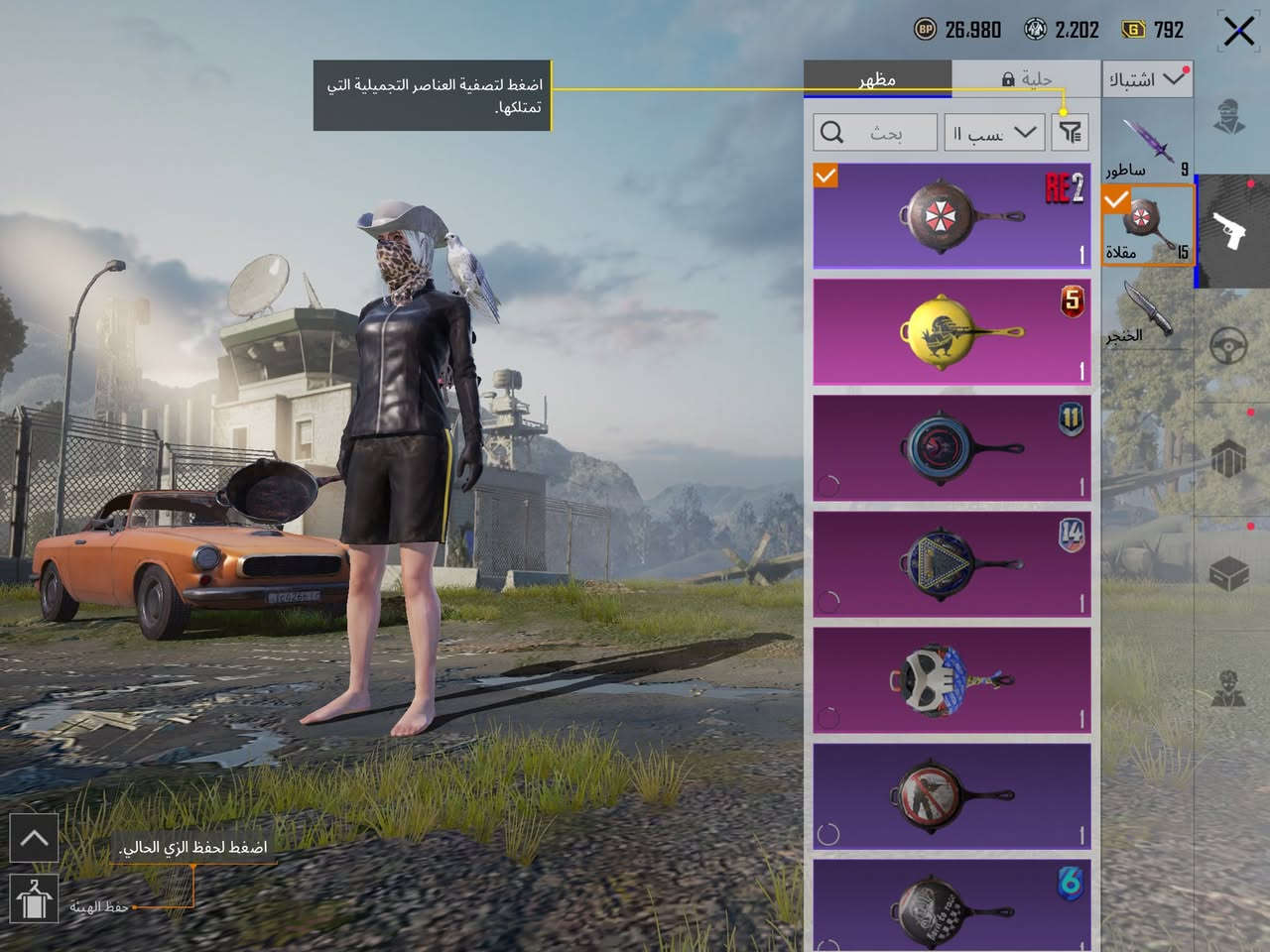
Task: Pick the season 14 triangle pan skin
Action: [952, 563]
